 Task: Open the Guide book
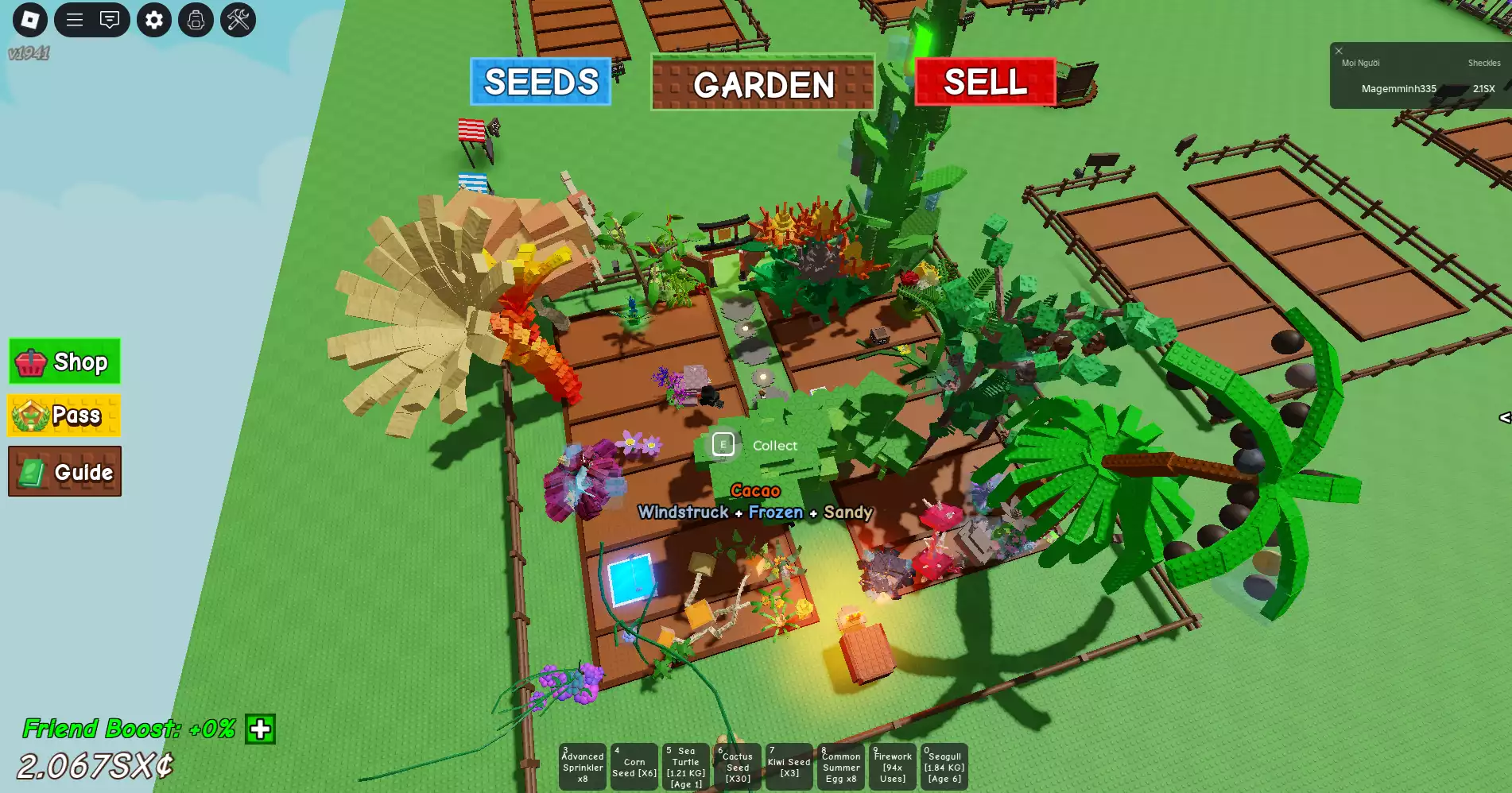[64, 471]
